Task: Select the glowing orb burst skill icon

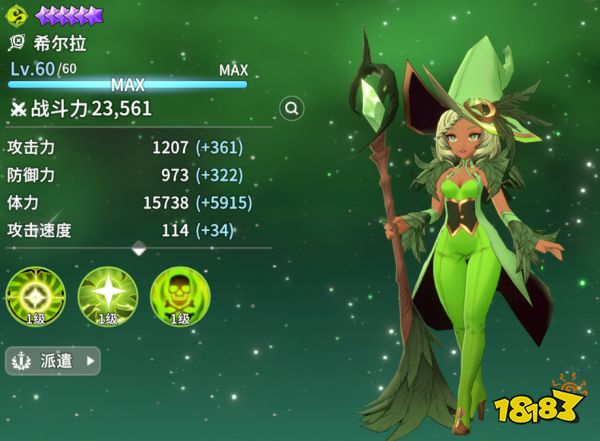Action: pyautogui.click(x=35, y=296)
